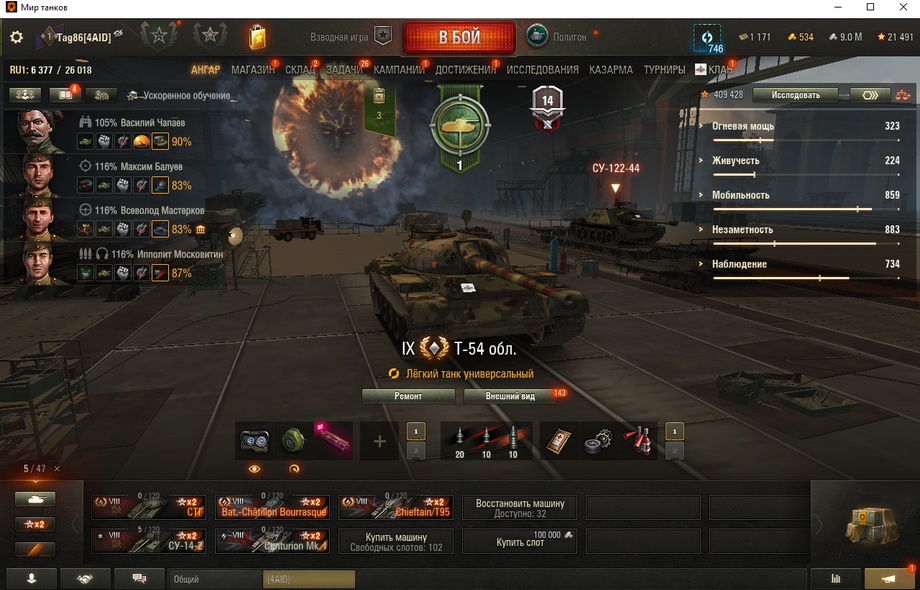This screenshot has height=590, width=920.
Task: Click Купить слот to buy a slot
Action: coord(520,541)
